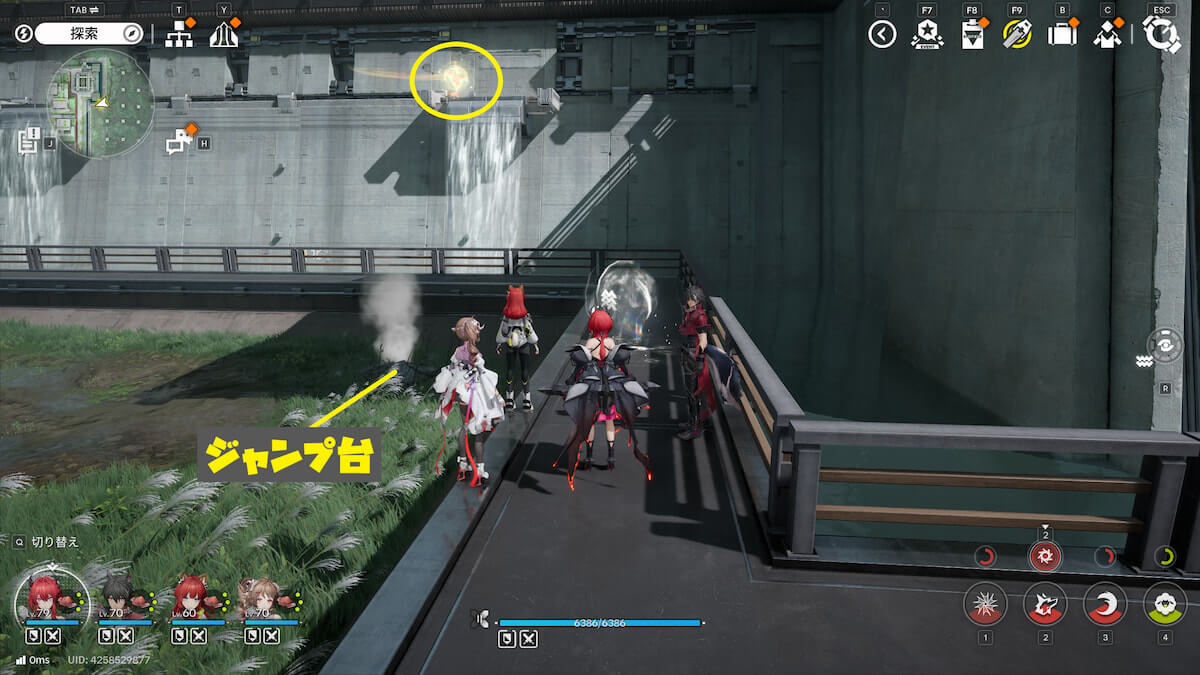Open the mission log icon beside the minimap
The height and width of the screenshot is (675, 1200).
29,139
